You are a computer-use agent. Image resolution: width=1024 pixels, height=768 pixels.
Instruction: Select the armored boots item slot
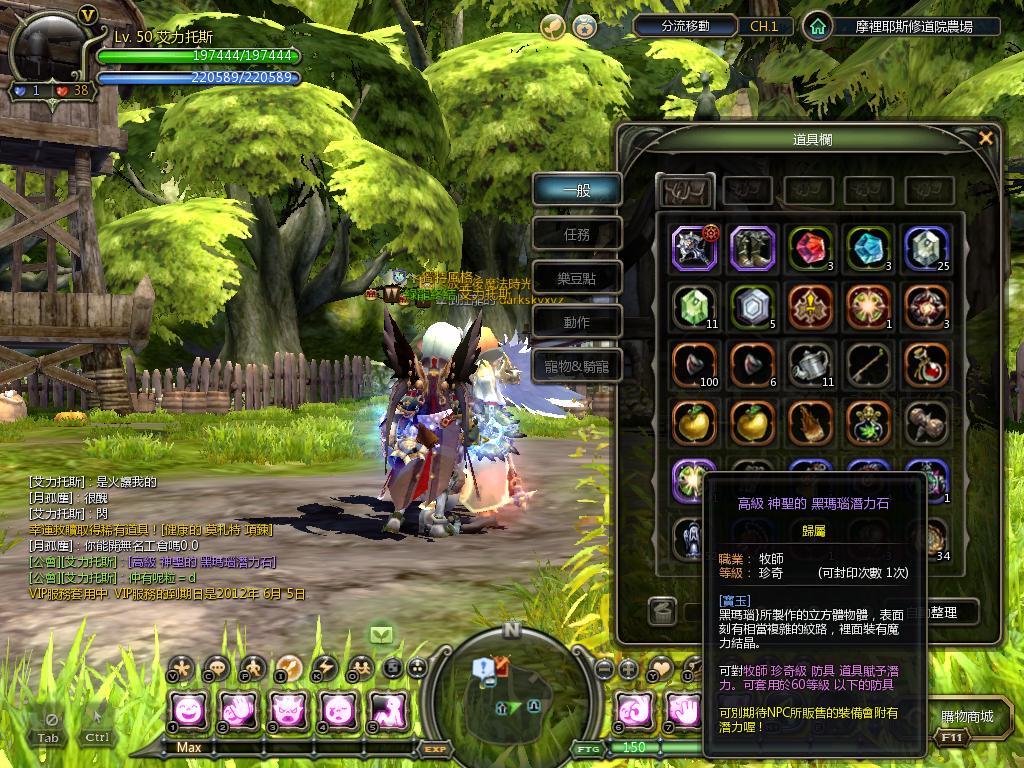coord(752,248)
